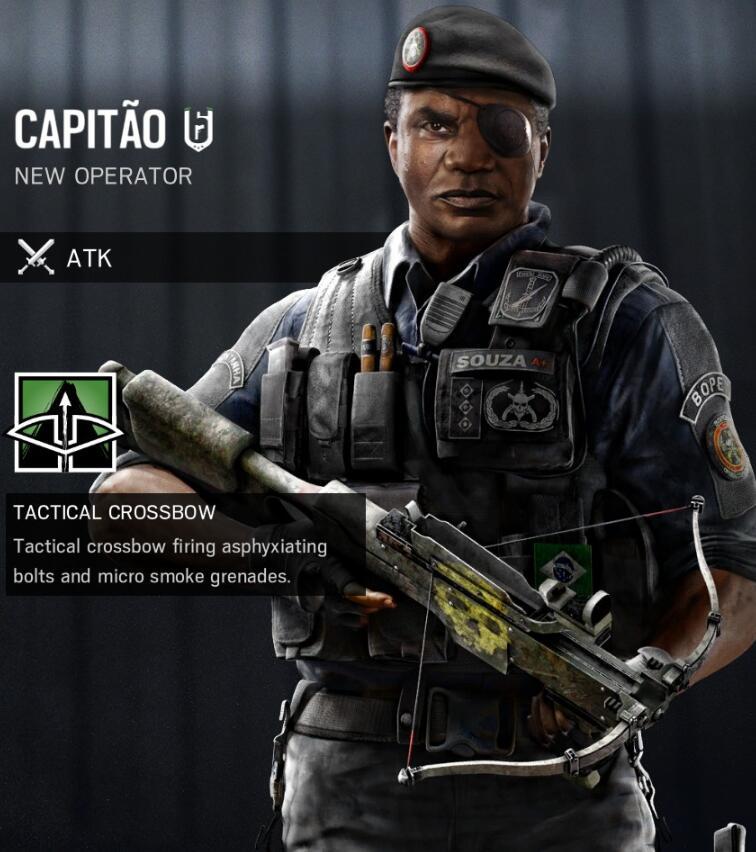Click the ATK crossed swords icon
The height and width of the screenshot is (852, 756).
pyautogui.click(x=36, y=258)
